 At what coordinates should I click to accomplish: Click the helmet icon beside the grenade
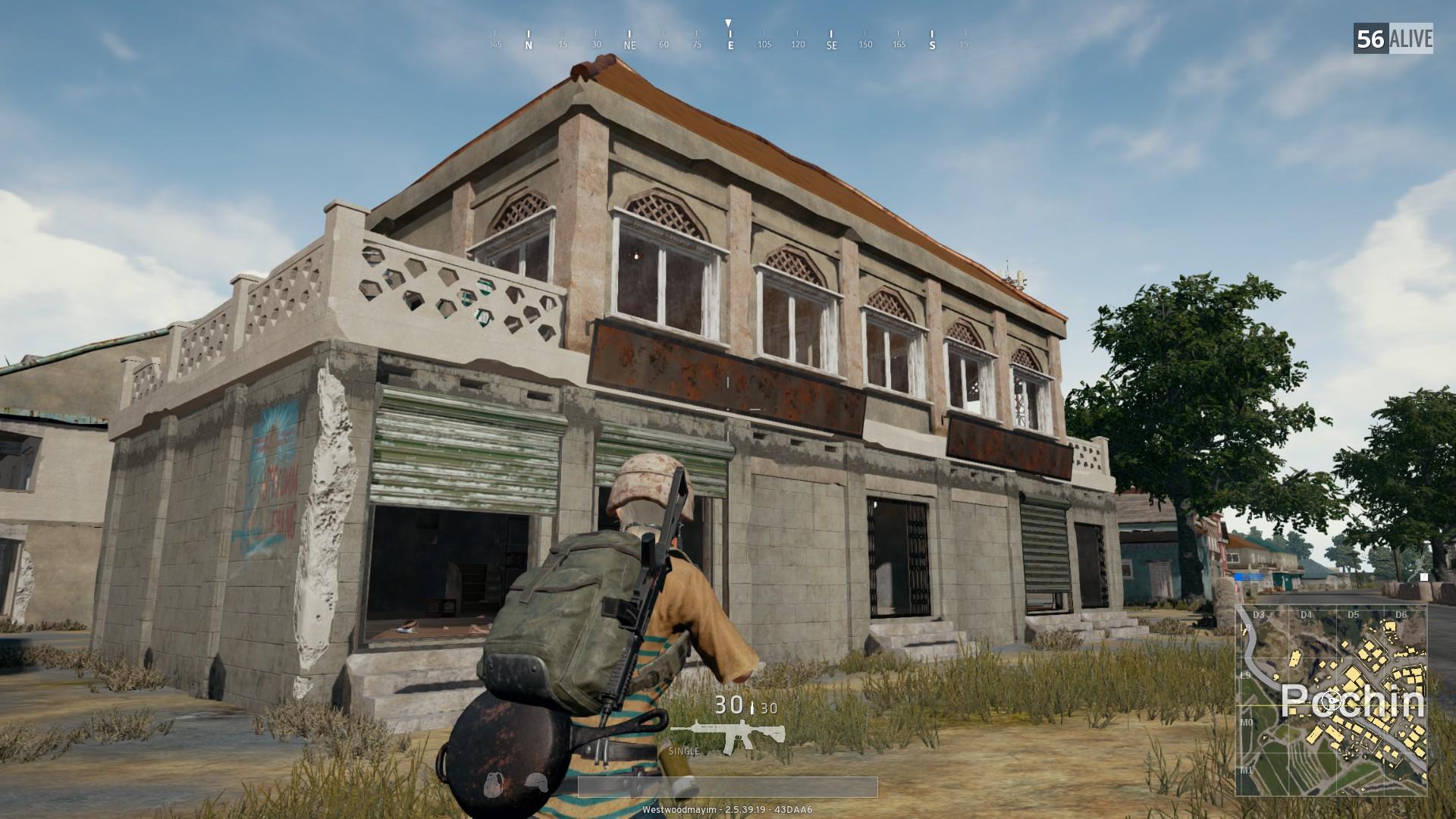(x=536, y=781)
